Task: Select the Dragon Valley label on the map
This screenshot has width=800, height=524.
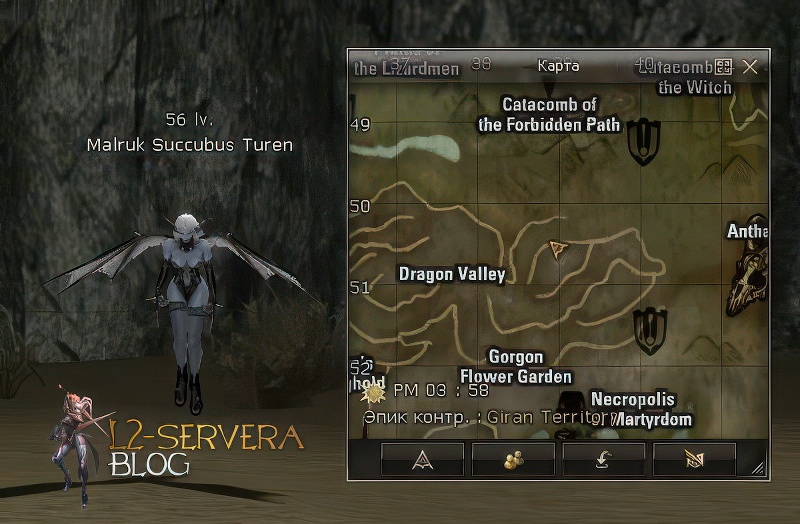Action: (451, 274)
